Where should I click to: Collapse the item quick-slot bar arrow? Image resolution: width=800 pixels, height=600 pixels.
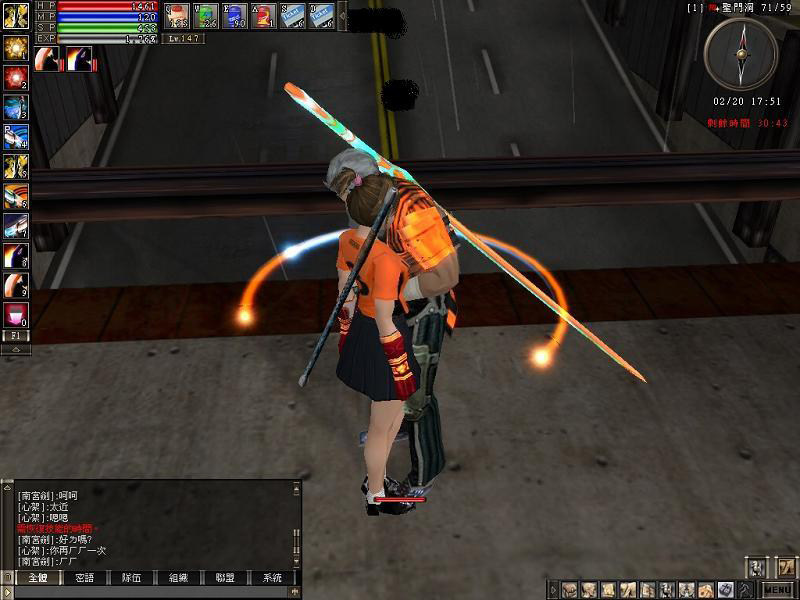(342, 15)
